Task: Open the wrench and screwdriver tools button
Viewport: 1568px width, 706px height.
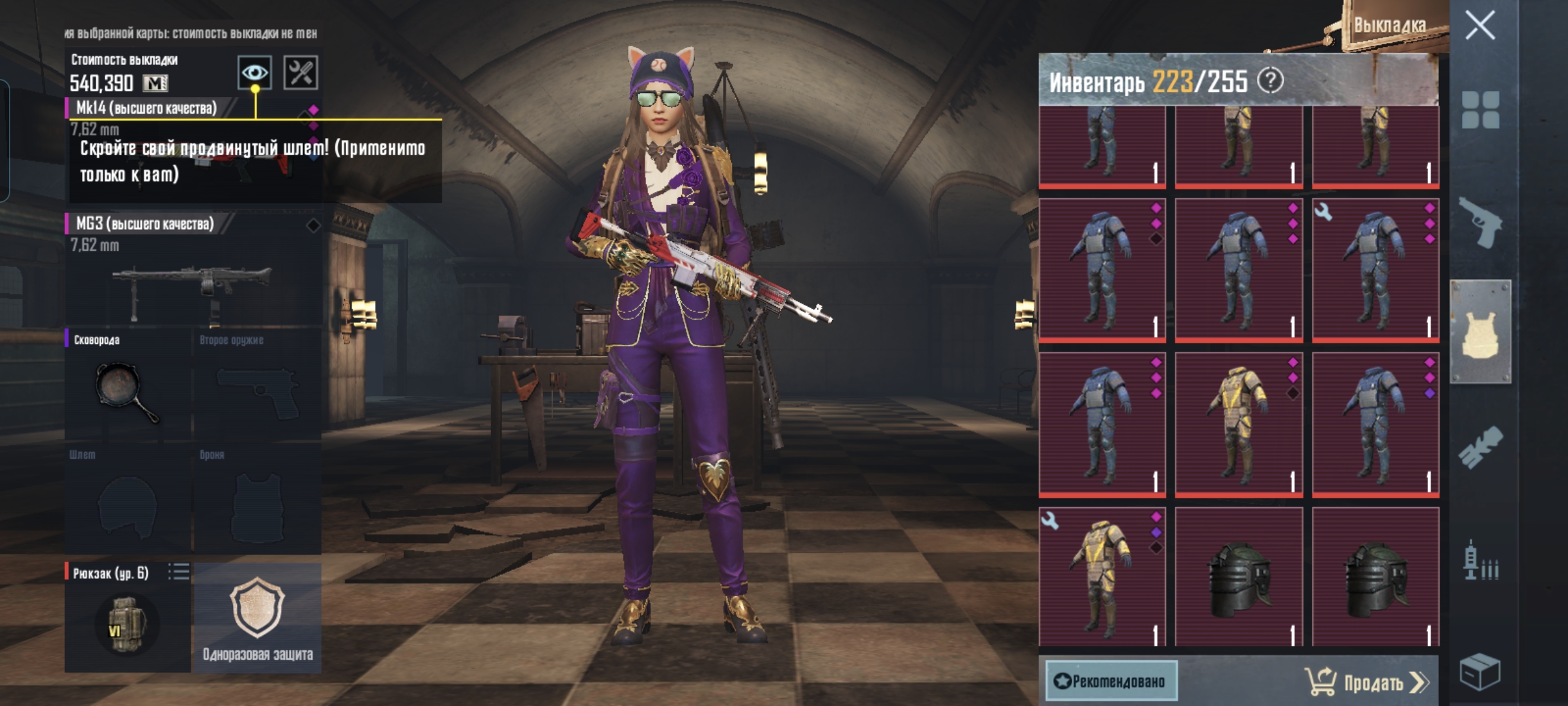Action: 301,73
